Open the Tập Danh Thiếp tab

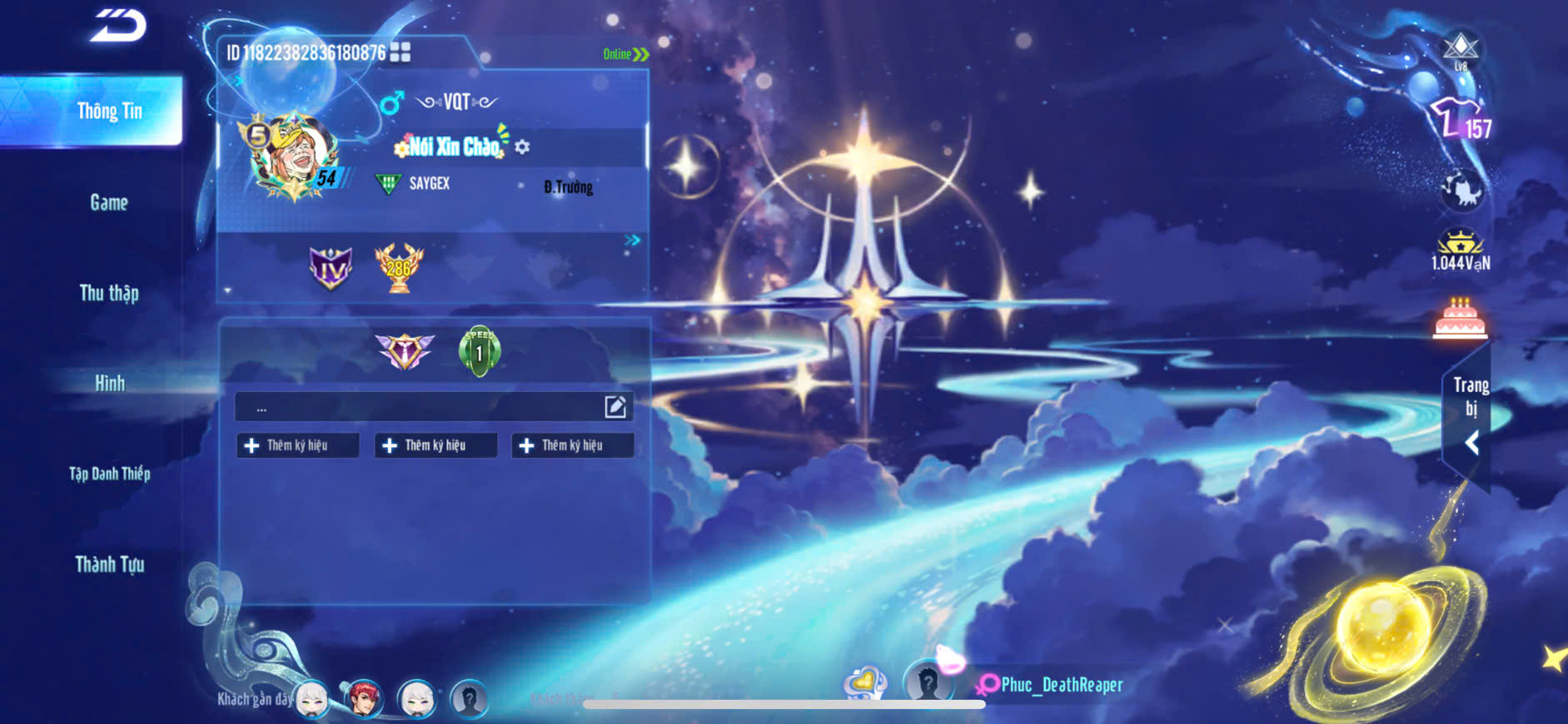(x=109, y=474)
